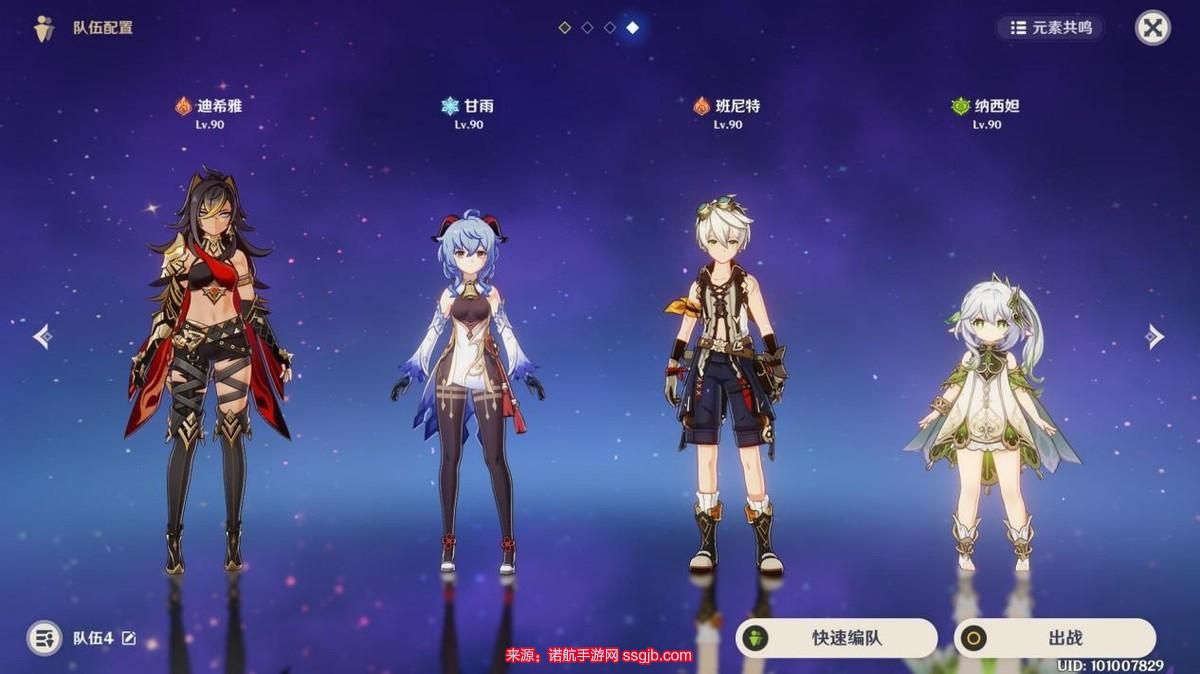Close the party setup screen
Image resolution: width=1200 pixels, height=674 pixels.
1152,28
